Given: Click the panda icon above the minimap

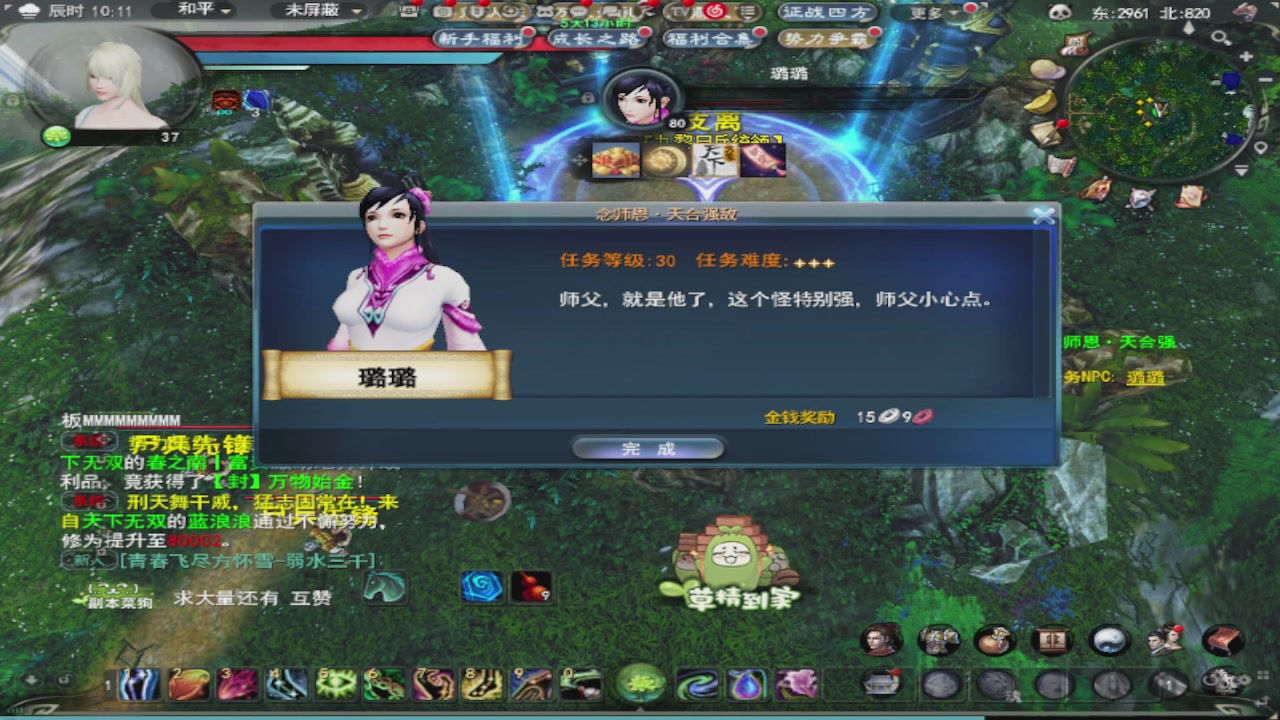Looking at the screenshot, I should coord(1059,12).
